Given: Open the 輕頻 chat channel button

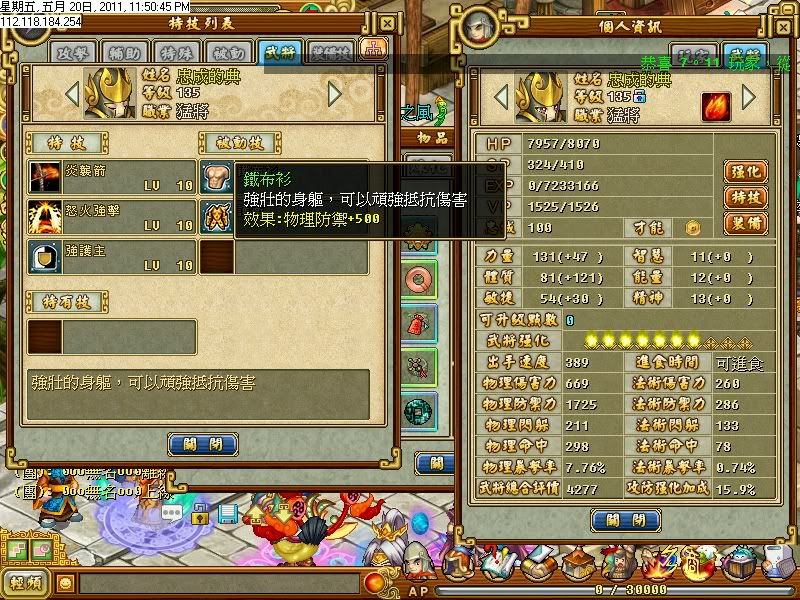Looking at the screenshot, I should [25, 582].
